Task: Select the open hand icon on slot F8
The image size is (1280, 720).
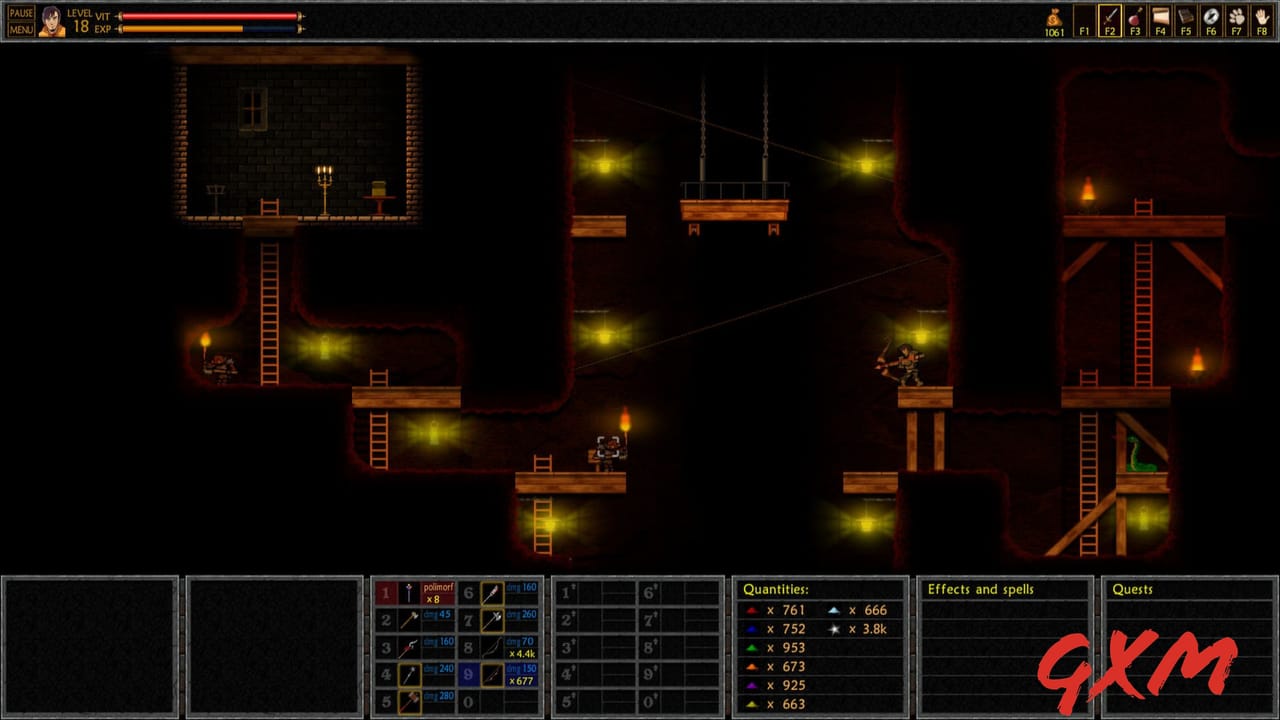Action: 1261,18
